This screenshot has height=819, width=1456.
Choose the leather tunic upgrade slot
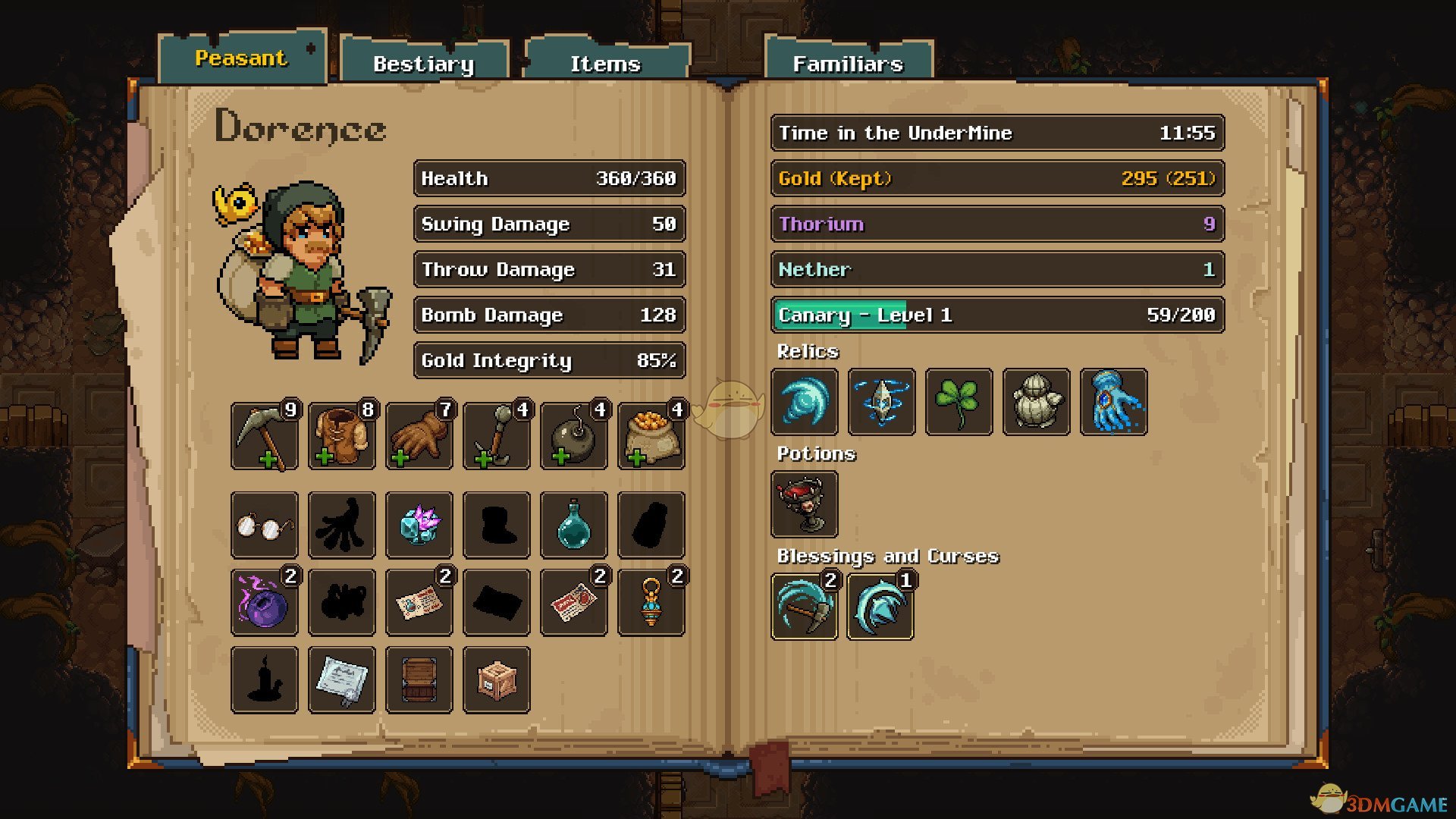[342, 437]
